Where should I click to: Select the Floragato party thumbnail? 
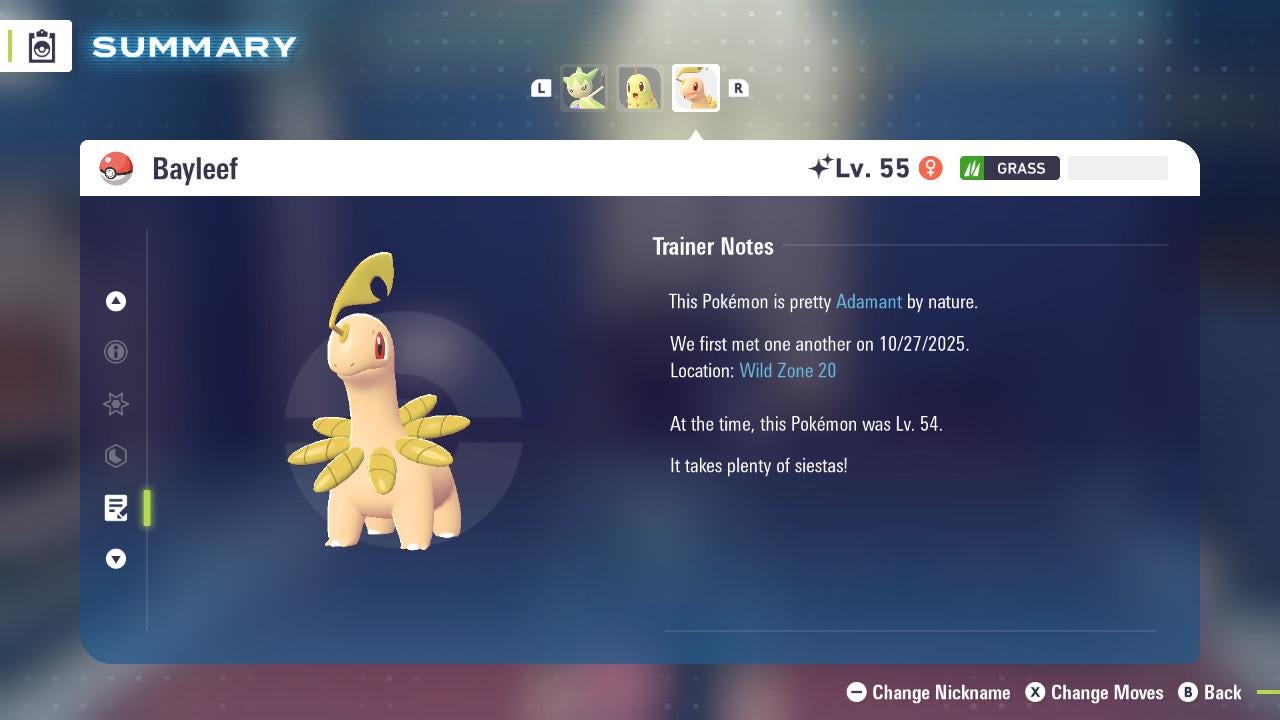pos(585,88)
